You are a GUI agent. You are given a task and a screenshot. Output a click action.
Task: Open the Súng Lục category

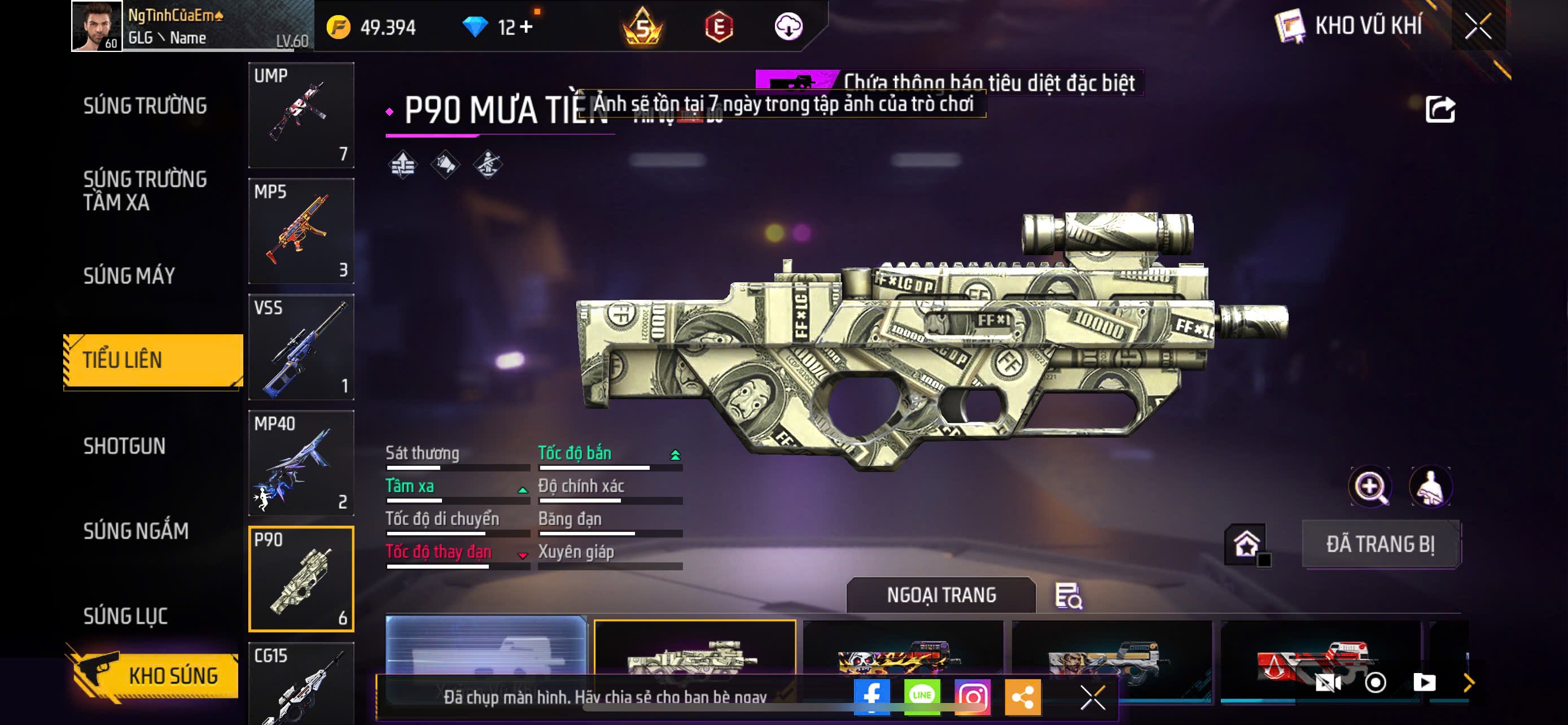125,616
